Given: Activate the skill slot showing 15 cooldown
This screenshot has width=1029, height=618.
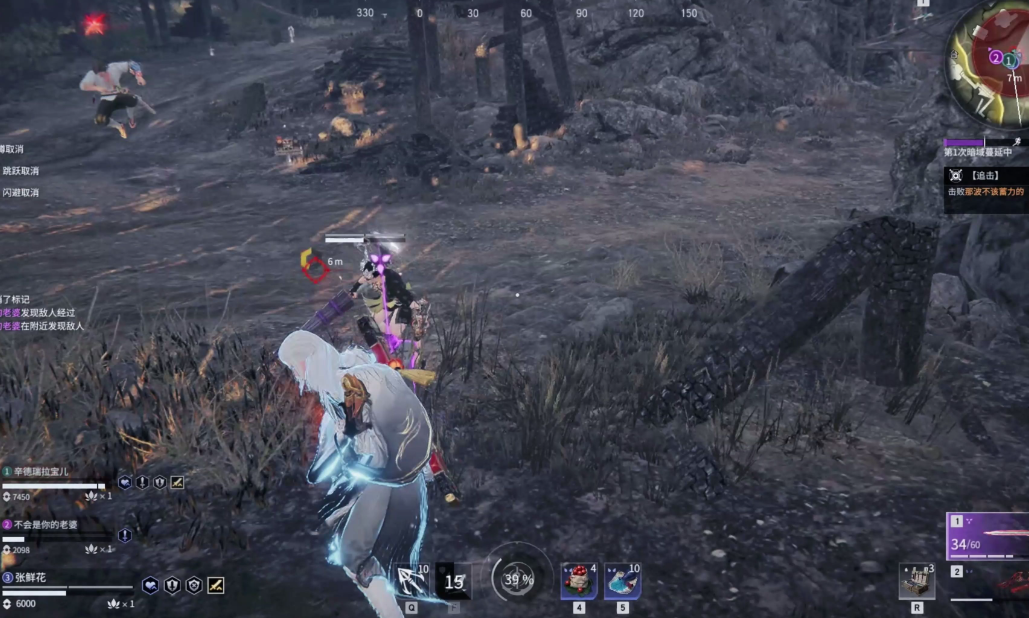Looking at the screenshot, I should (455, 581).
